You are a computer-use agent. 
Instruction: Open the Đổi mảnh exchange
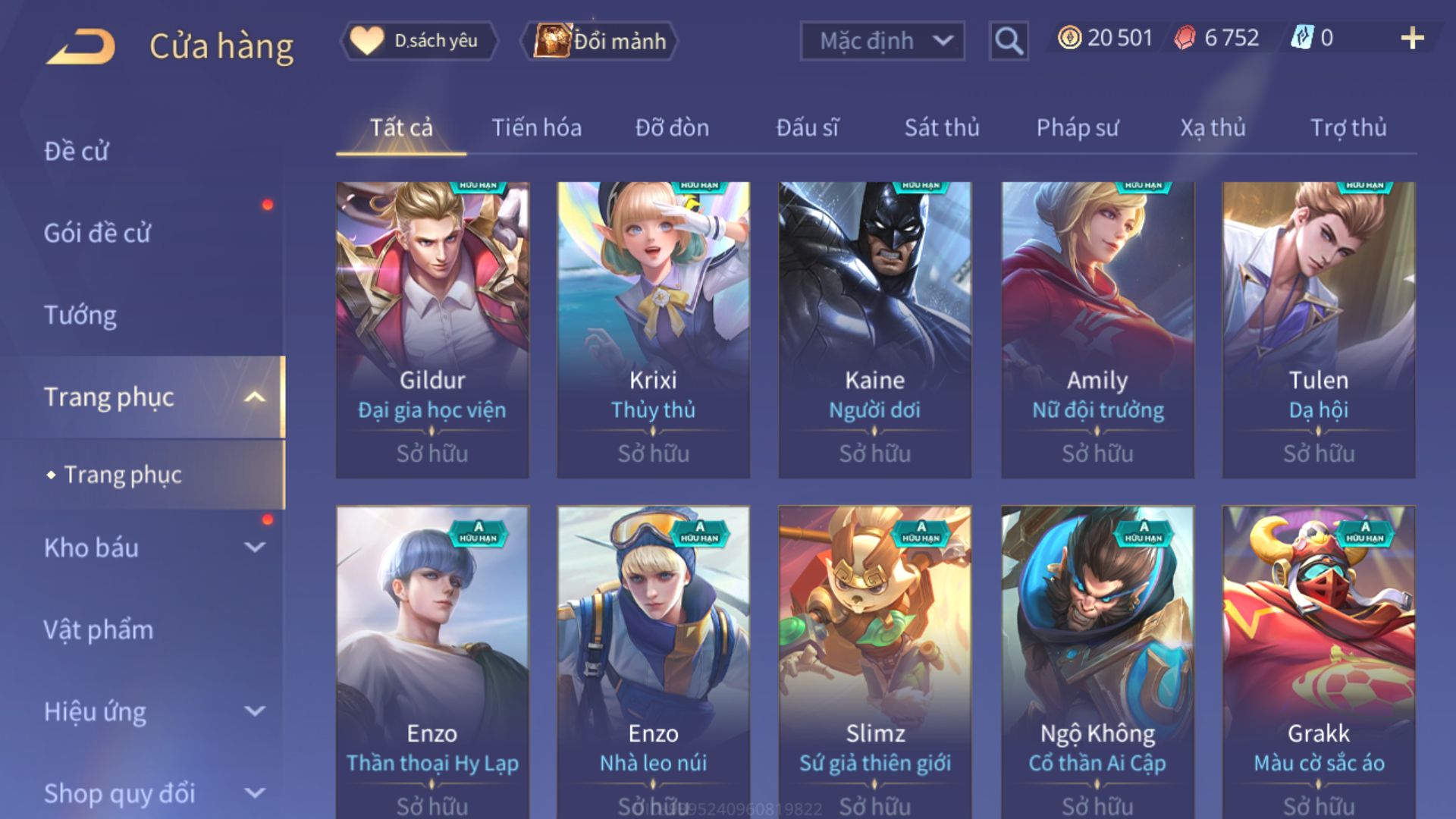pos(600,41)
